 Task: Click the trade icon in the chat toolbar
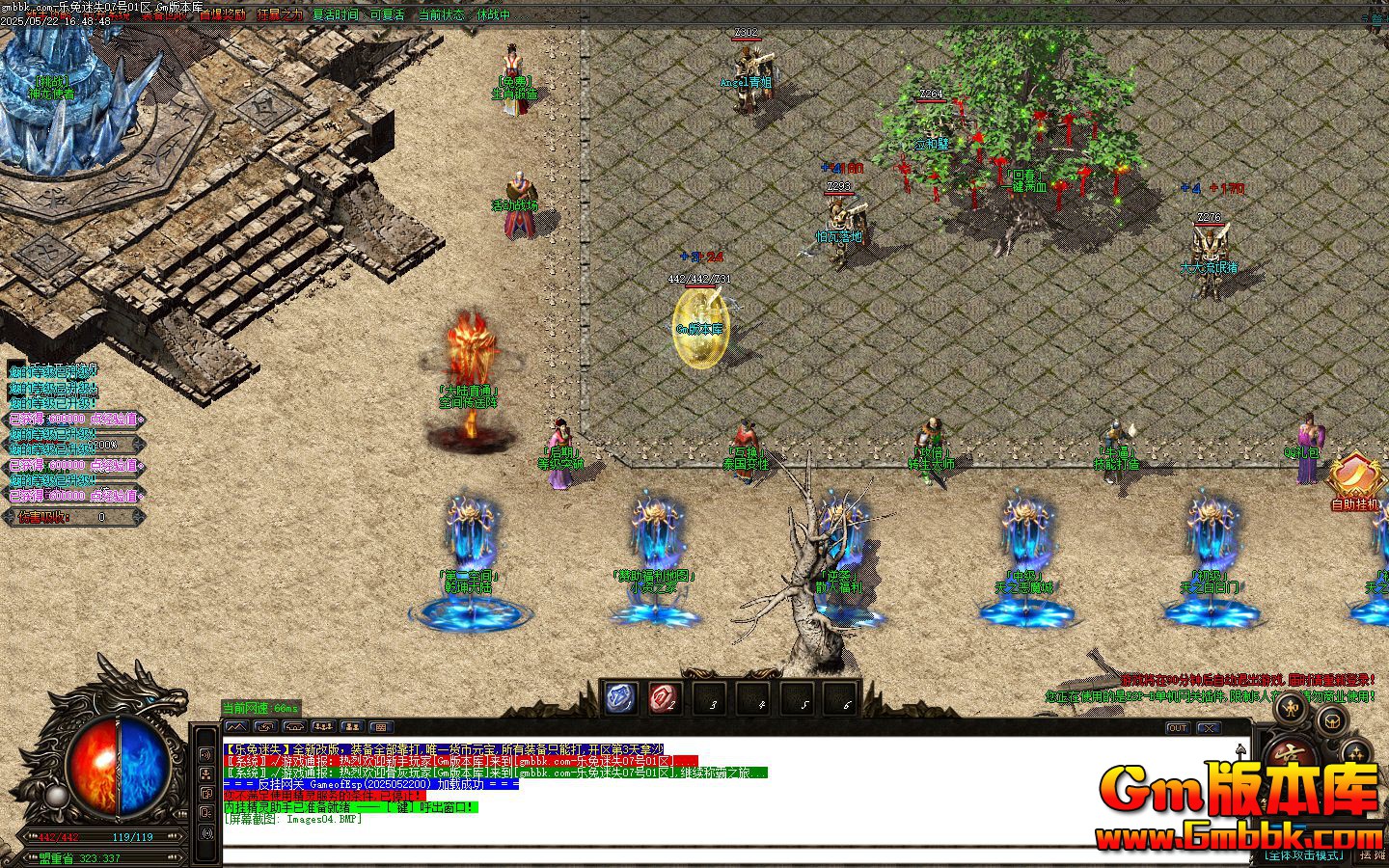[x=266, y=726]
